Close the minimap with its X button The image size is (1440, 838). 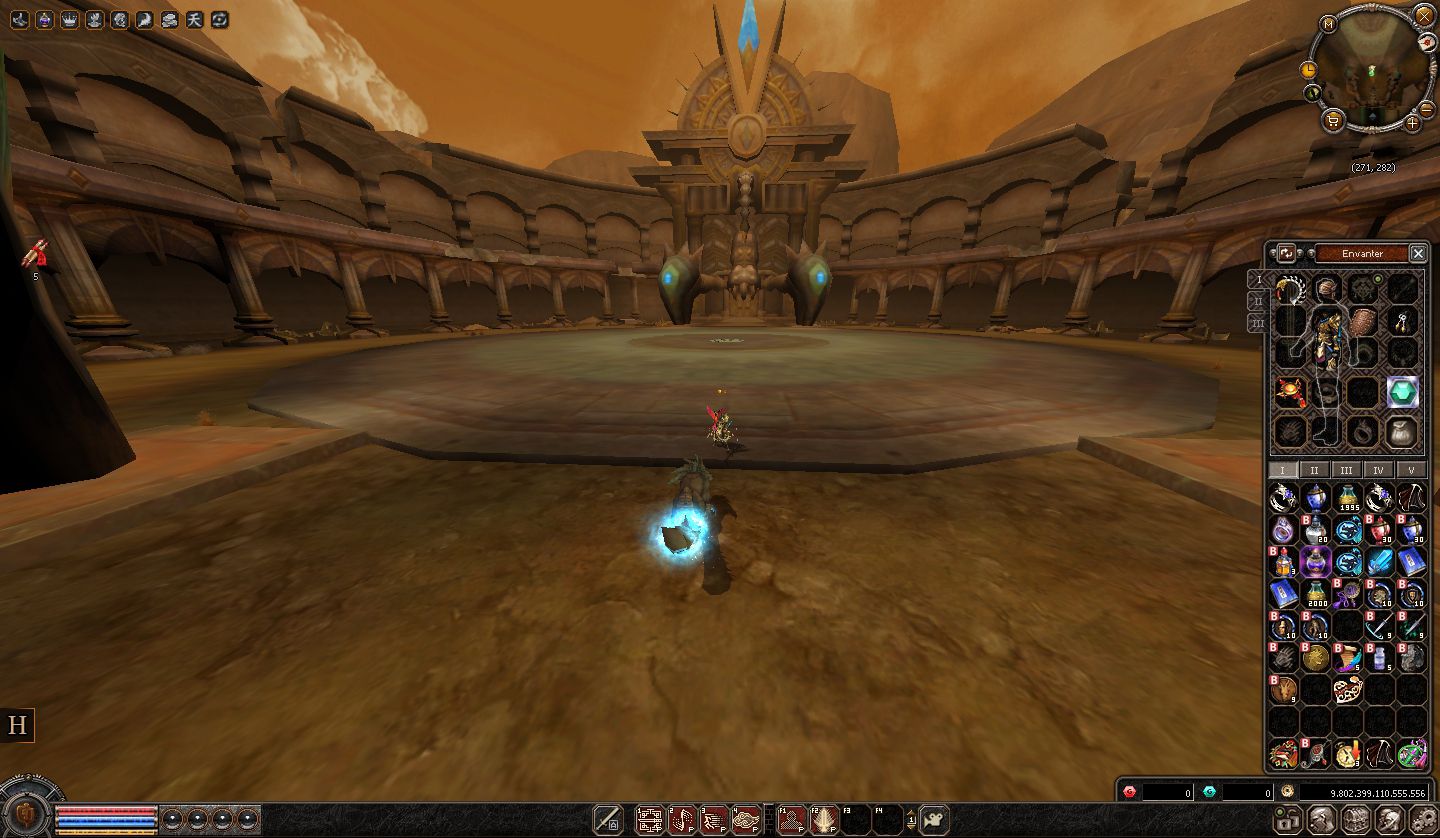point(1424,15)
